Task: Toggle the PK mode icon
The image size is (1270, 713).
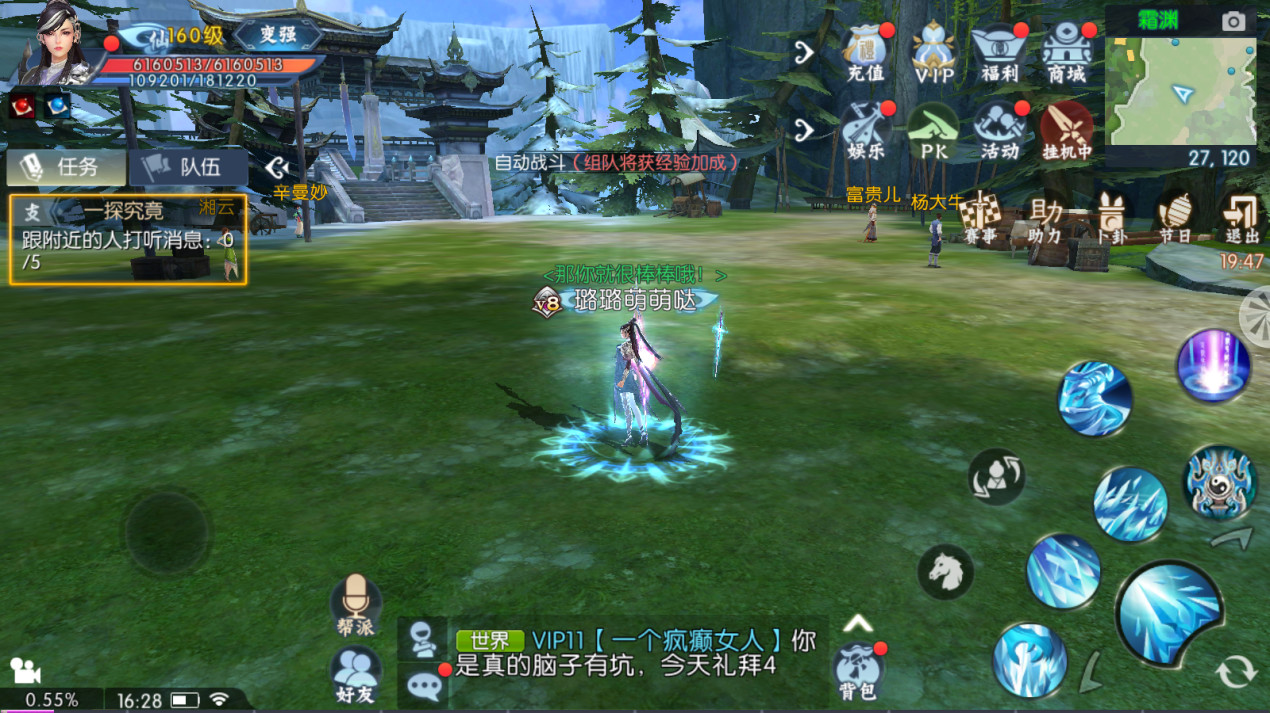Action: tap(933, 131)
